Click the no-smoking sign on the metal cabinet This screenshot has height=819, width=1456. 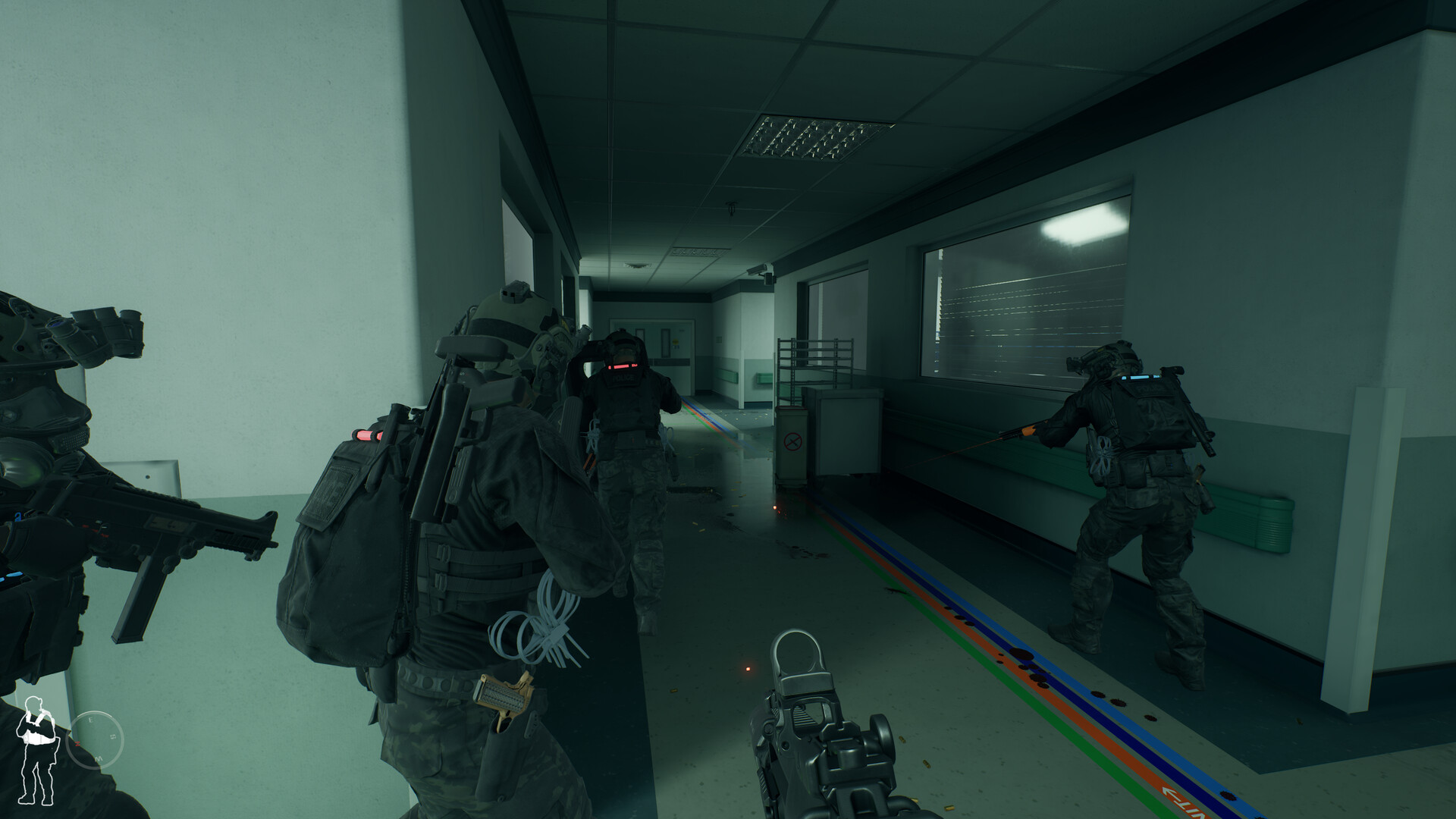pyautogui.click(x=792, y=440)
